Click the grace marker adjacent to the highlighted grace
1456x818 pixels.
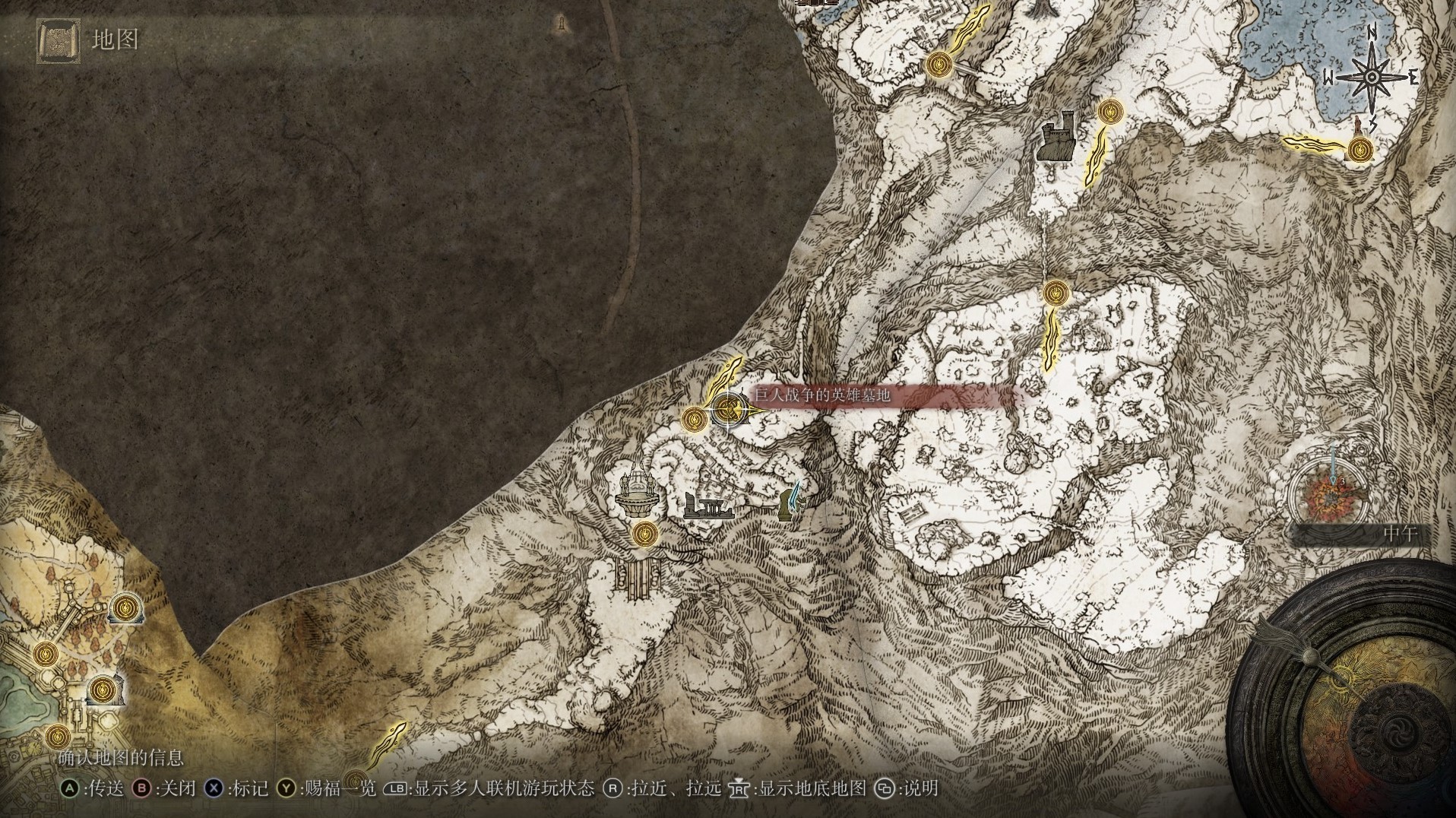point(694,419)
